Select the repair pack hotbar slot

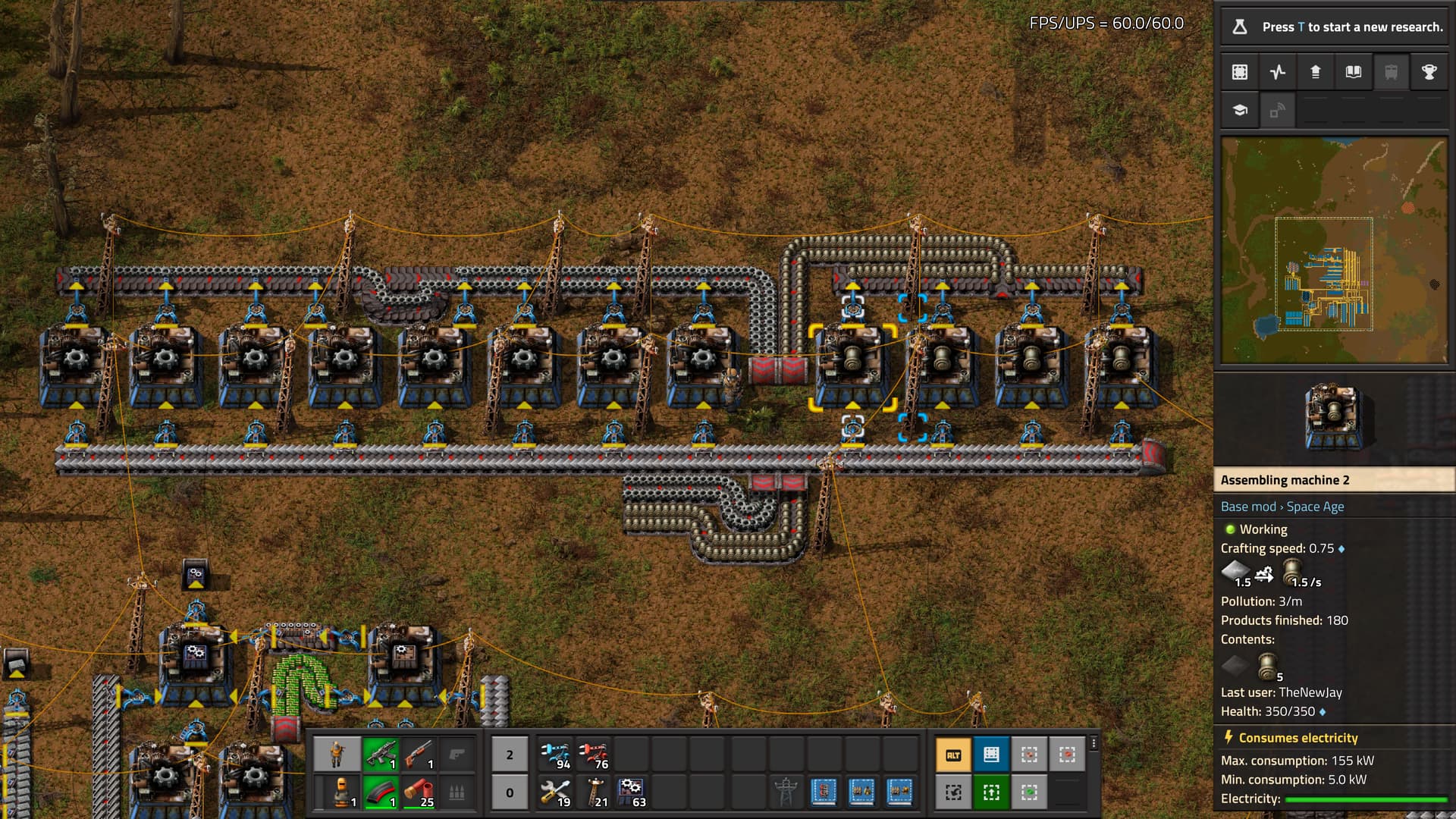click(556, 792)
